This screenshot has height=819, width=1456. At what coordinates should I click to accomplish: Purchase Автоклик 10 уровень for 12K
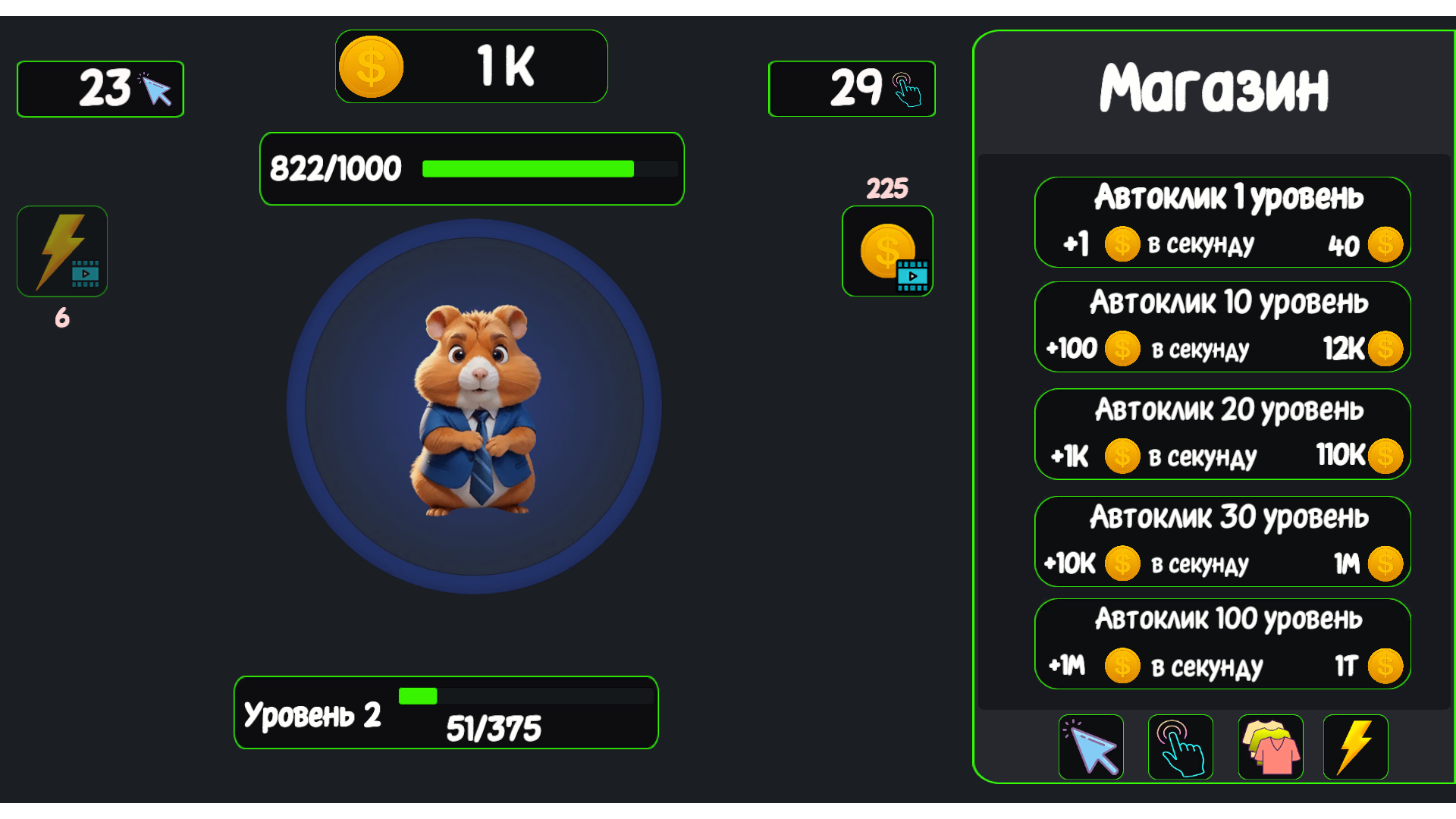tap(1222, 327)
